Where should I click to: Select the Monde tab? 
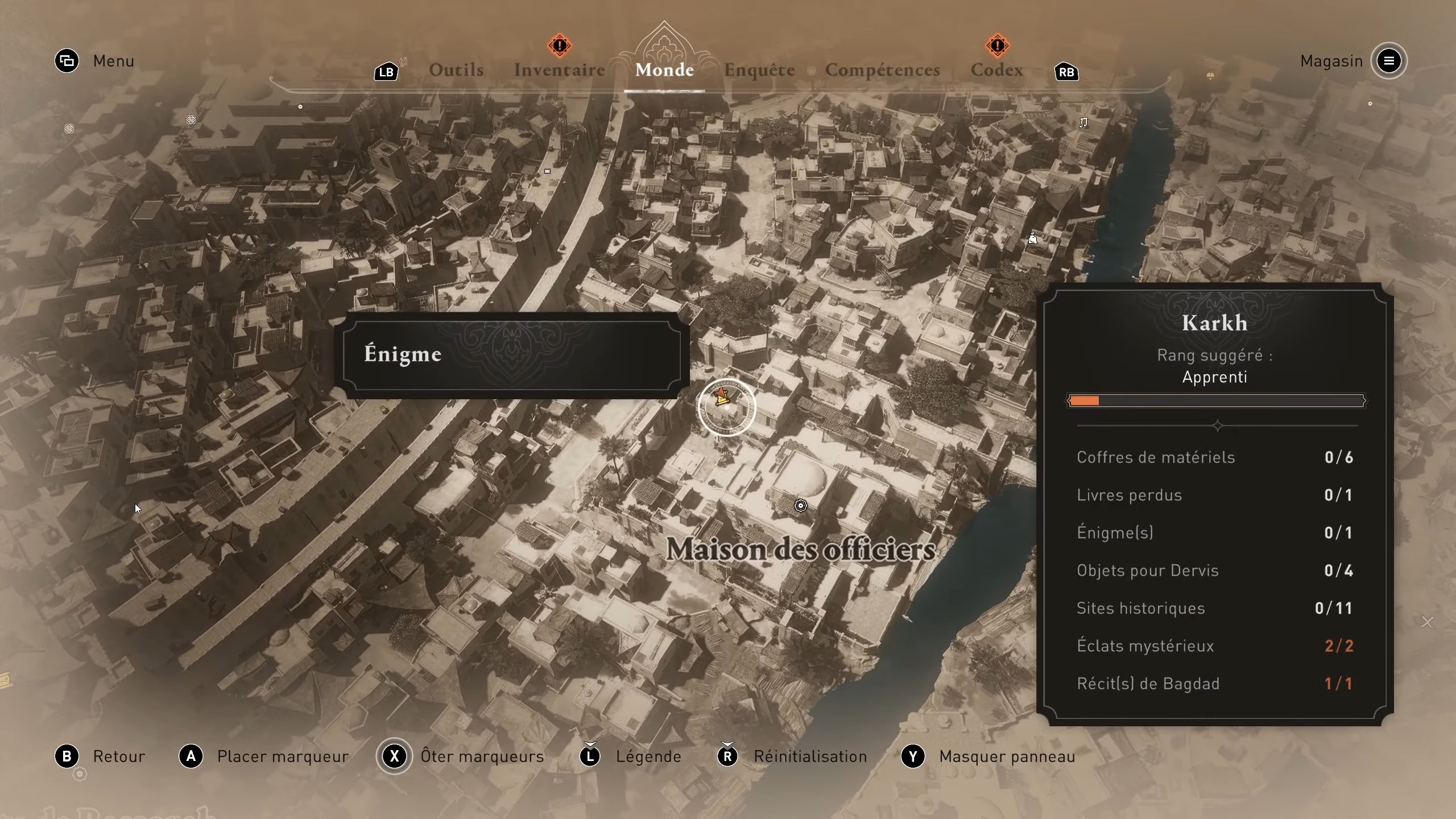[664, 70]
